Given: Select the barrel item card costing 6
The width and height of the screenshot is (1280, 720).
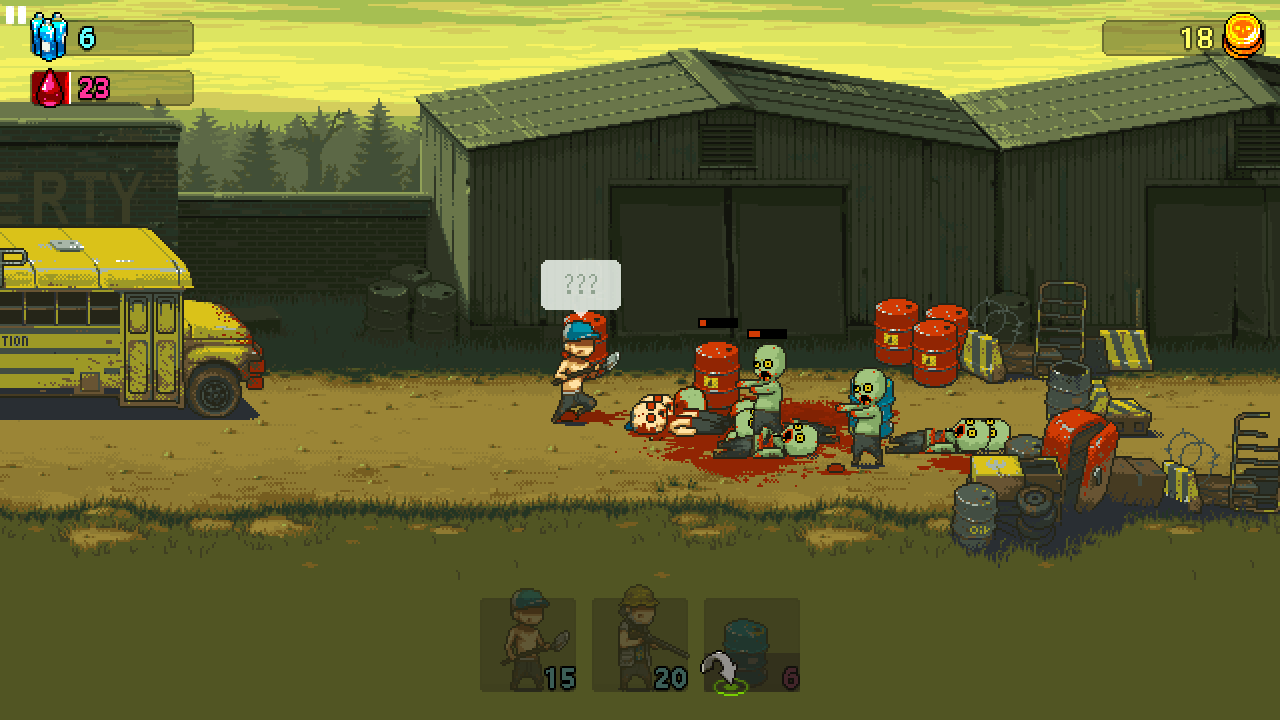Looking at the screenshot, I should tap(752, 645).
